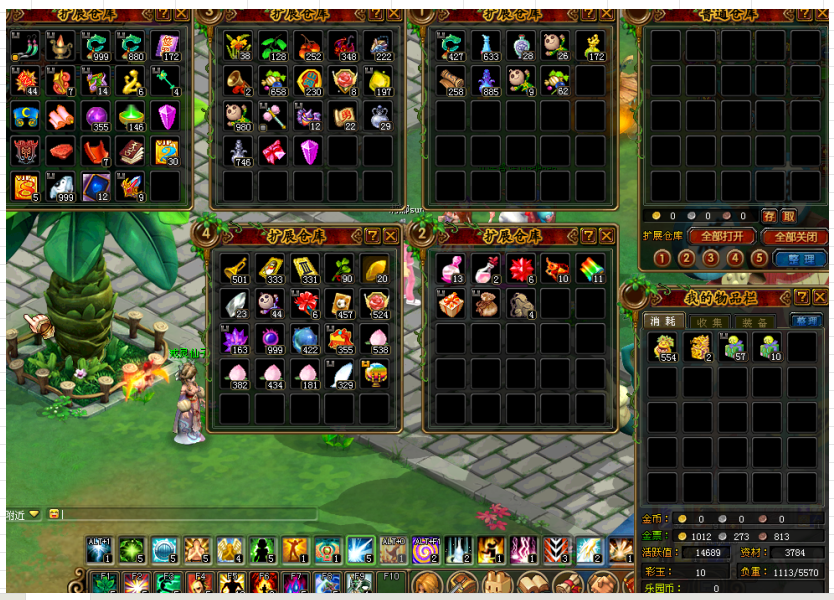Switch to the 收集 tab in my inventory
The height and width of the screenshot is (600, 834).
click(x=711, y=321)
